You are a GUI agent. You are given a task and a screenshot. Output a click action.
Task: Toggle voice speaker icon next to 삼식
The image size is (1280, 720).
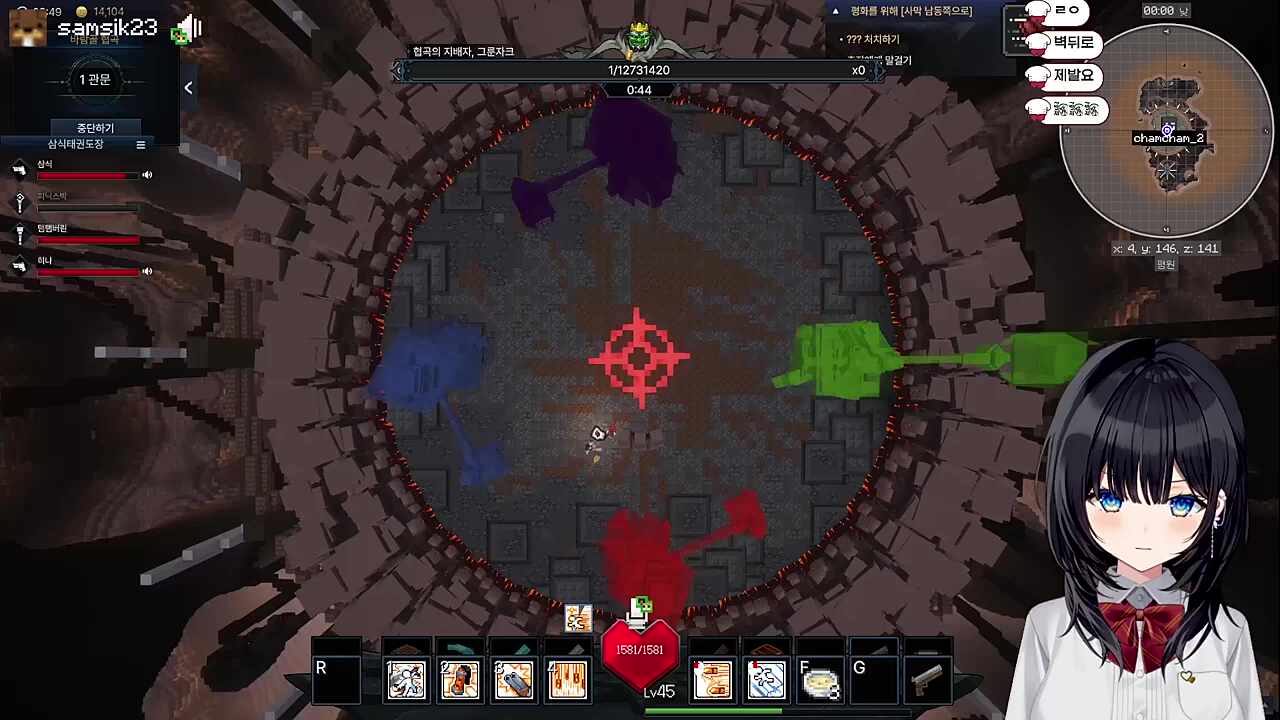(147, 175)
